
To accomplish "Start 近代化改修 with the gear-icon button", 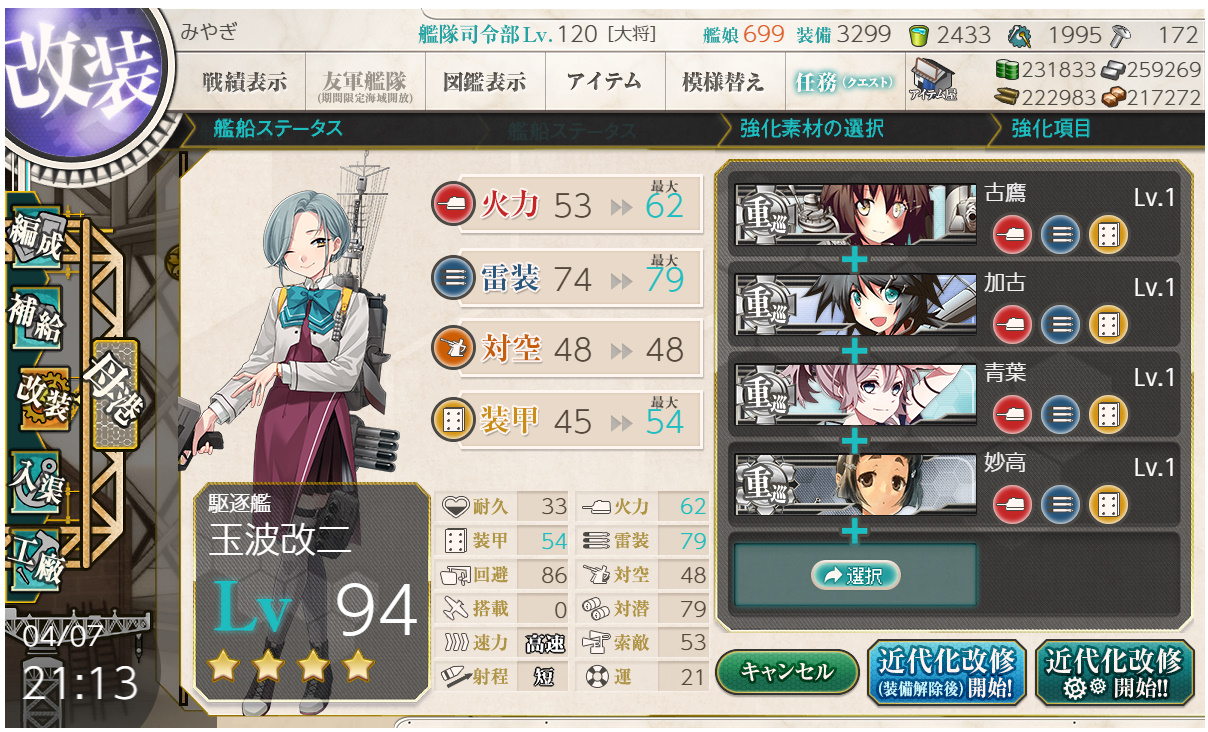I will [1114, 672].
